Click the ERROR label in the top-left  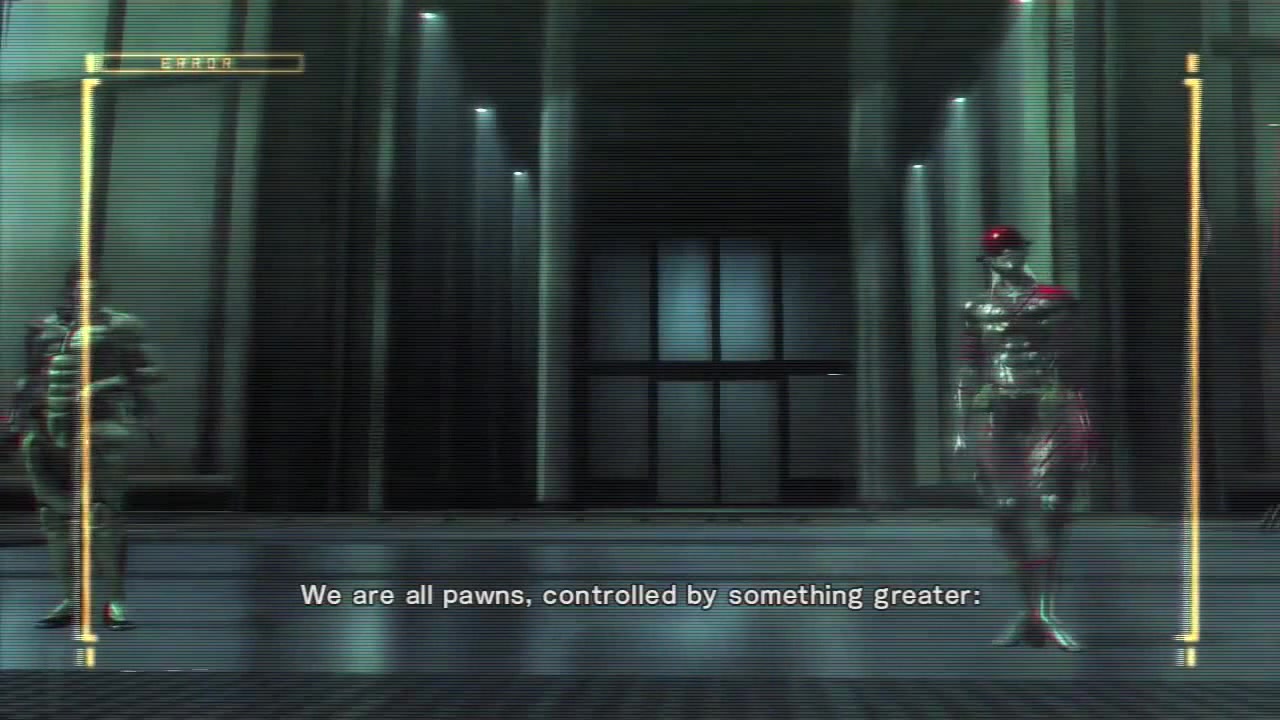click(196, 64)
